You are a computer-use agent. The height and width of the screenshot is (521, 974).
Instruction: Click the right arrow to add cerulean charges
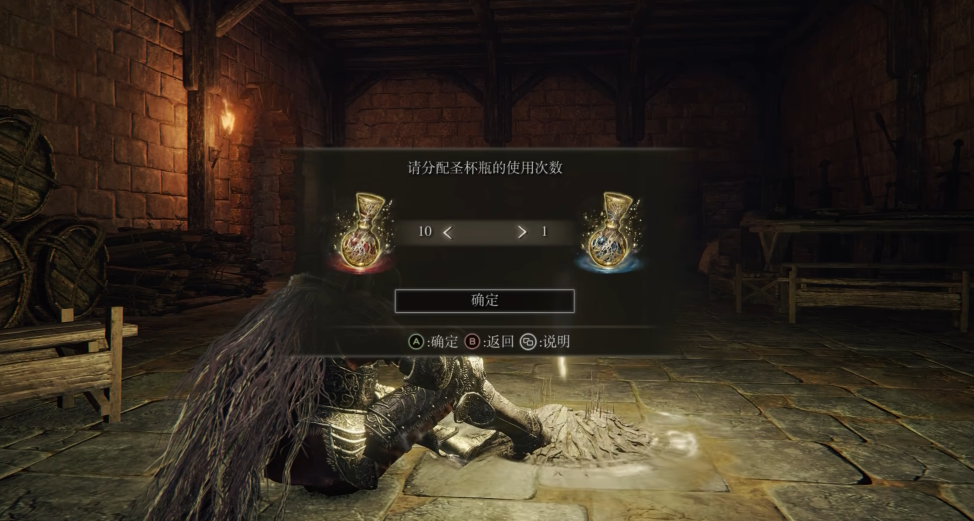pos(521,232)
